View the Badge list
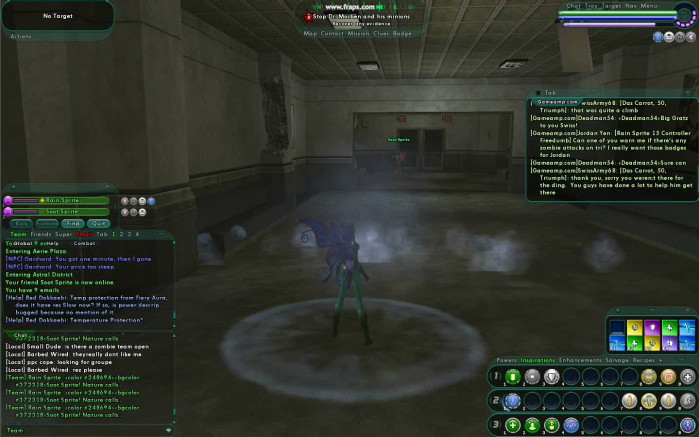Screen dimensions: 699x437 (402, 33)
